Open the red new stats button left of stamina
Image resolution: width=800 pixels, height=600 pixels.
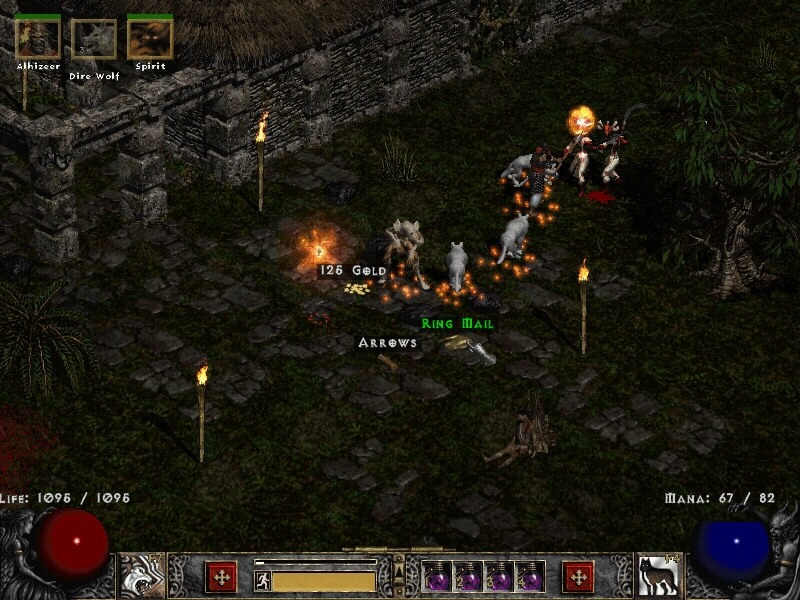point(221,577)
